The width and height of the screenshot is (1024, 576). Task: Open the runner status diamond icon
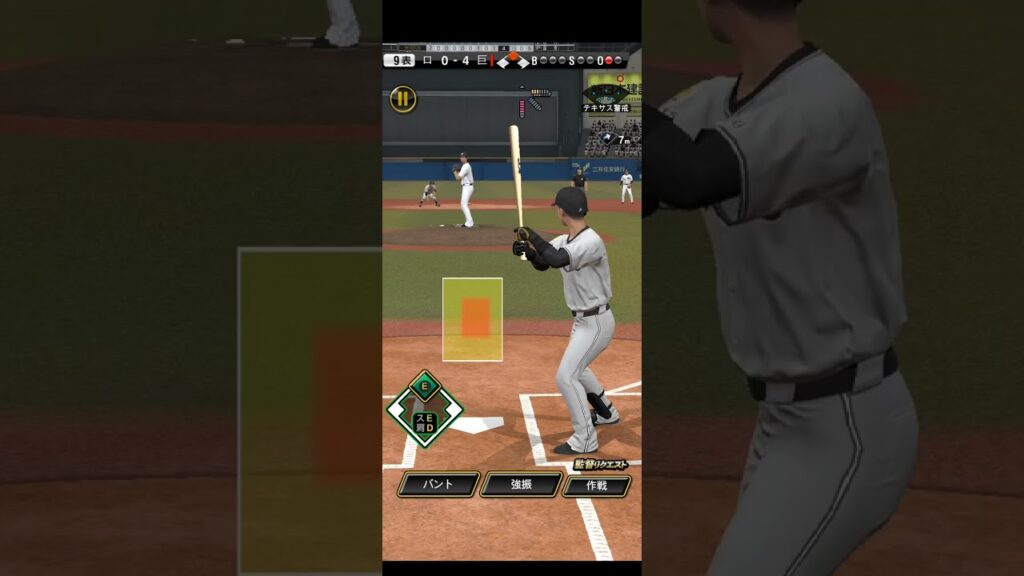pos(425,409)
